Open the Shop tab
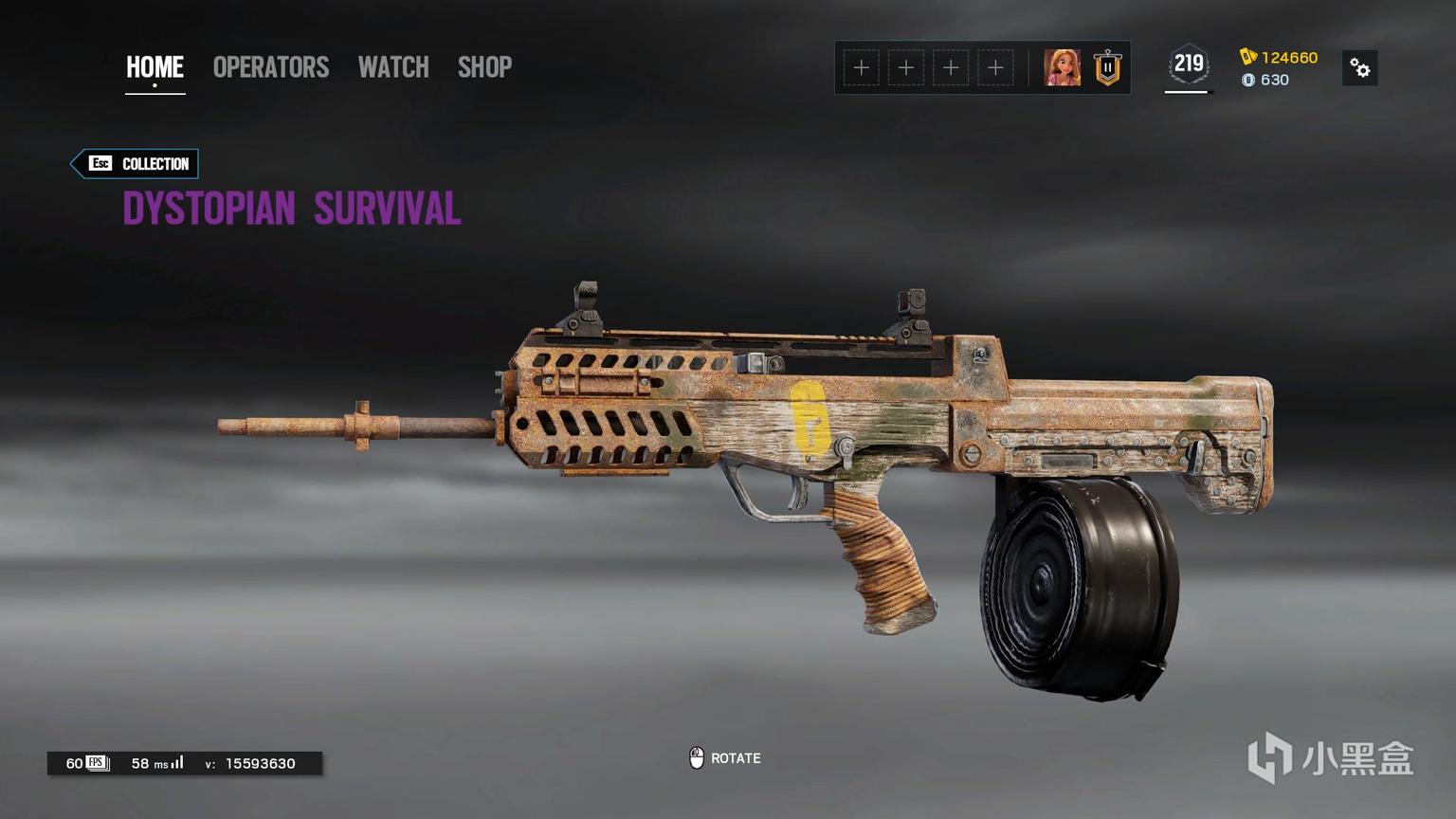 click(x=484, y=67)
